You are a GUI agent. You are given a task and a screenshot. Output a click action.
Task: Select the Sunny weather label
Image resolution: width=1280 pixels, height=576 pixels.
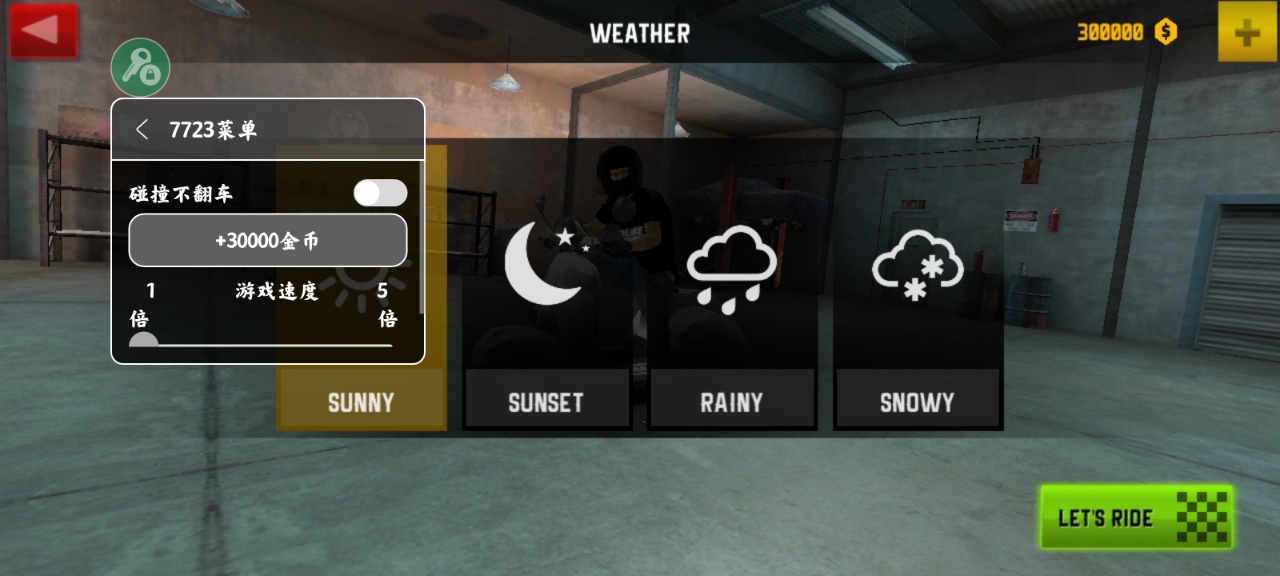coord(361,402)
